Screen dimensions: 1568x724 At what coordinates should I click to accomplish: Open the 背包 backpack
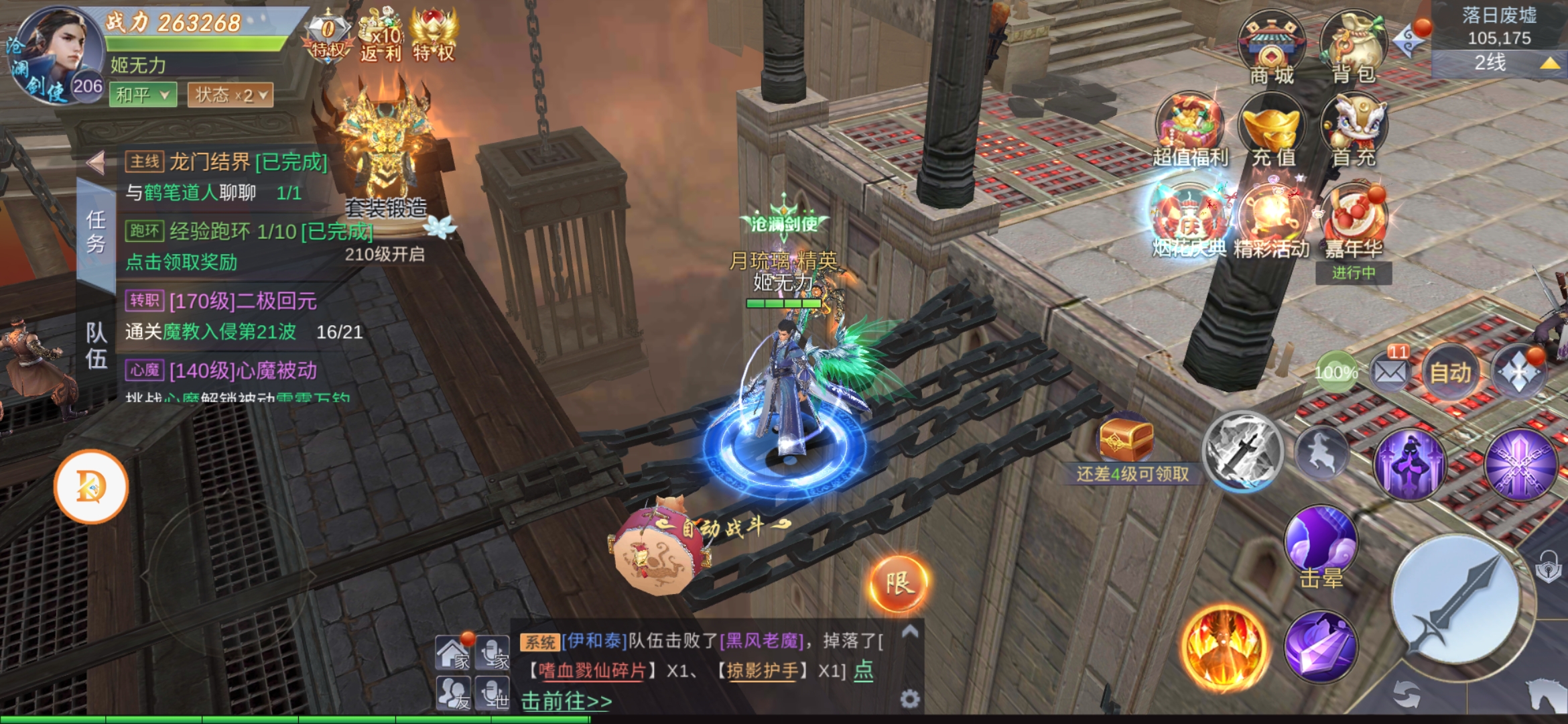coord(1353,47)
